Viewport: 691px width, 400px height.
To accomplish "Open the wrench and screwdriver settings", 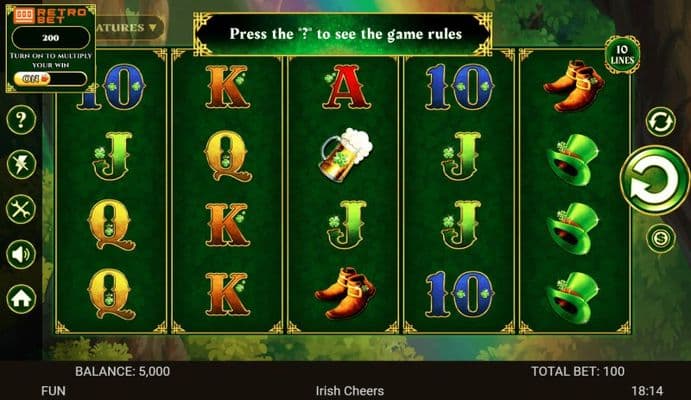I will point(21,209).
